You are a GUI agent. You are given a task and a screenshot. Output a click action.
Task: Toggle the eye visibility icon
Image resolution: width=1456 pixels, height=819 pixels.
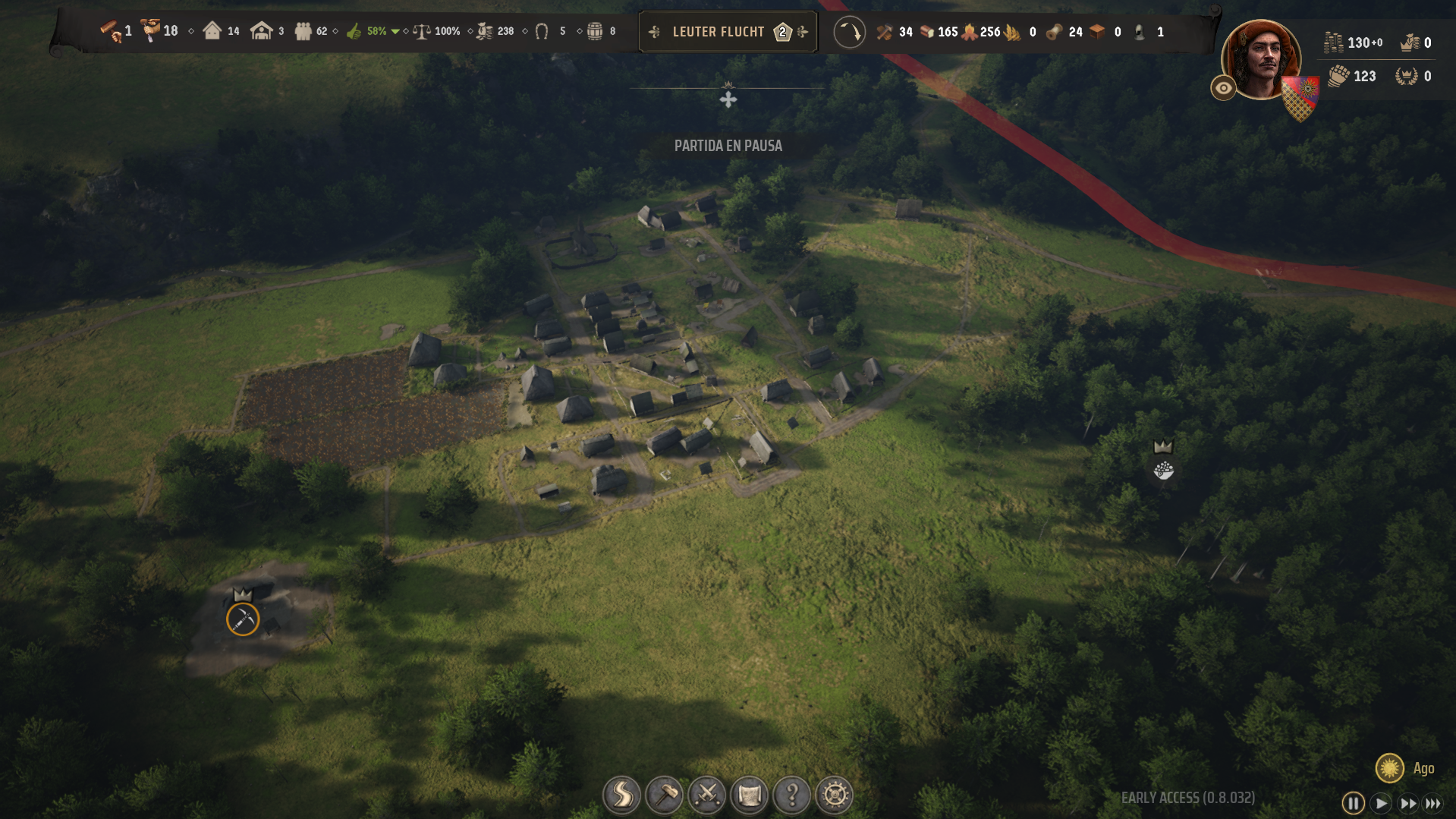tap(1223, 88)
